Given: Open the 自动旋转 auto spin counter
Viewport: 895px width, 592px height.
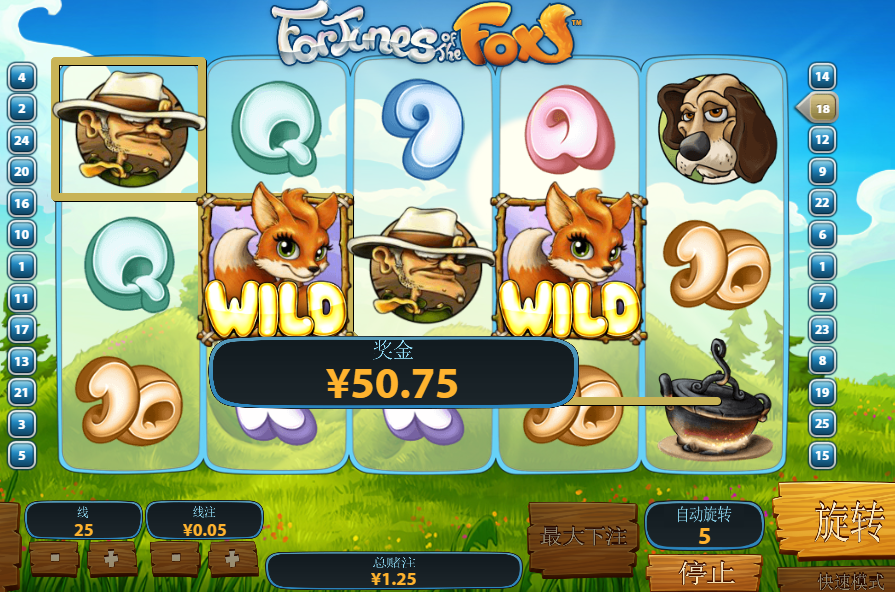Looking at the screenshot, I should 704,525.
